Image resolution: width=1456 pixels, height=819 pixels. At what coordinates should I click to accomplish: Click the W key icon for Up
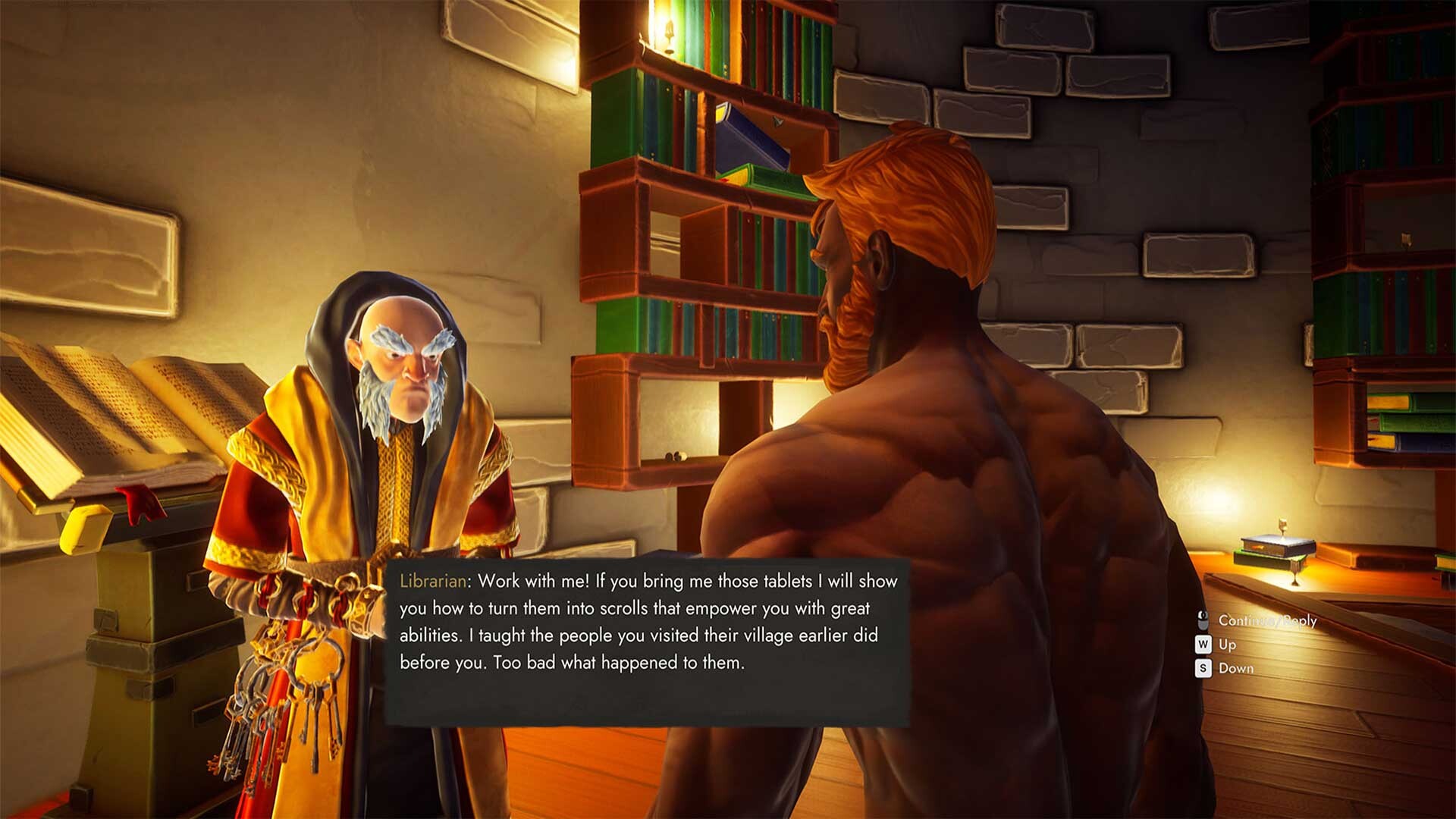click(x=1203, y=645)
